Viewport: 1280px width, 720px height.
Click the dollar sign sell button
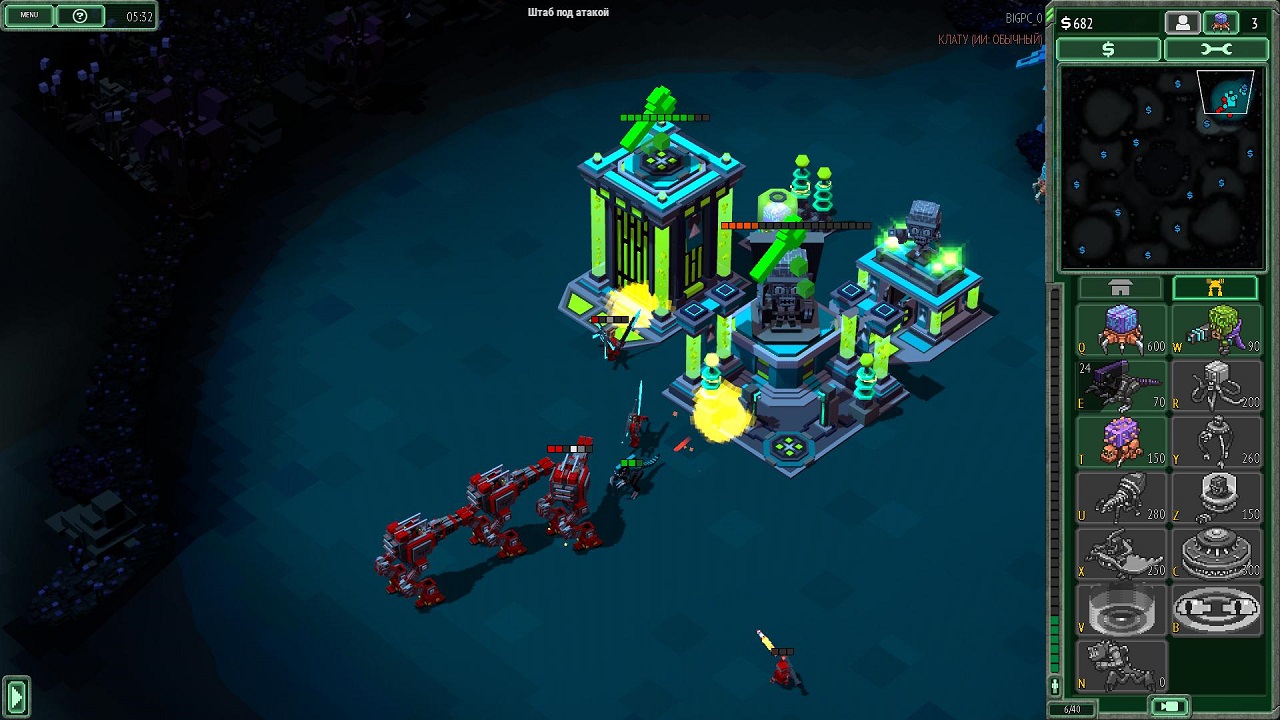coord(1108,49)
